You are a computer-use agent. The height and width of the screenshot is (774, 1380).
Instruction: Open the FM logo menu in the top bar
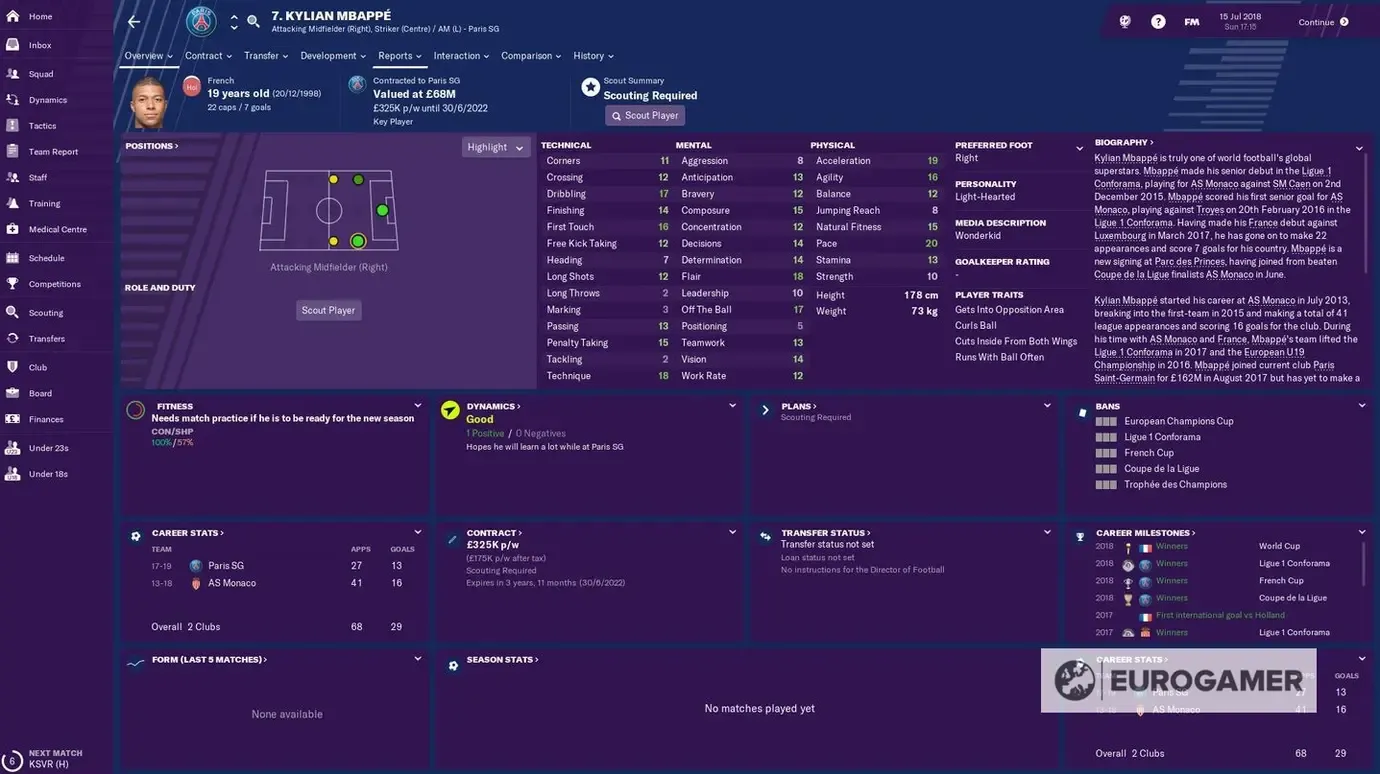tap(1192, 21)
